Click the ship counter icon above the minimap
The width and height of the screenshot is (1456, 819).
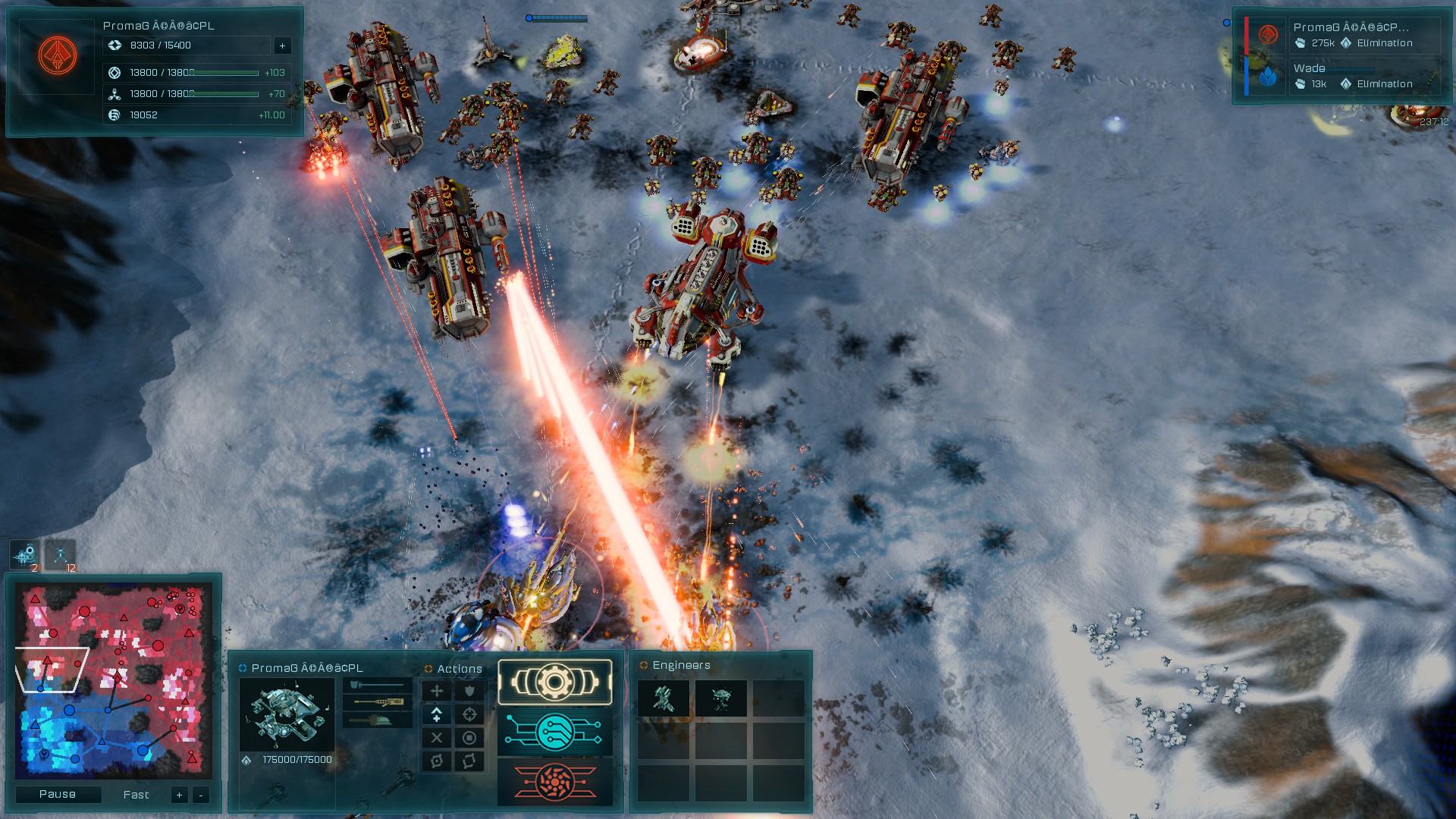pyautogui.click(x=25, y=554)
